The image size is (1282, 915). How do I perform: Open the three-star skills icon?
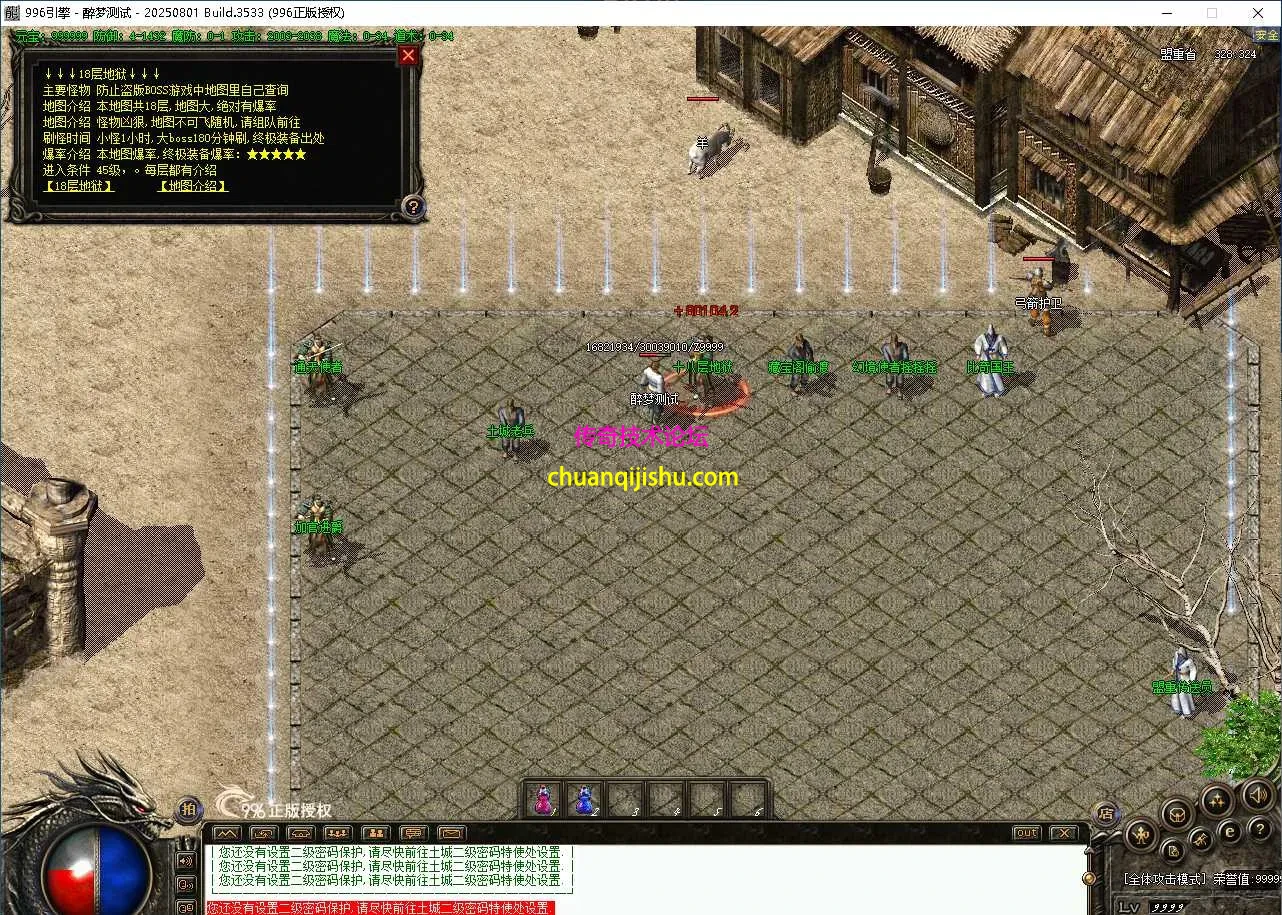[1217, 800]
